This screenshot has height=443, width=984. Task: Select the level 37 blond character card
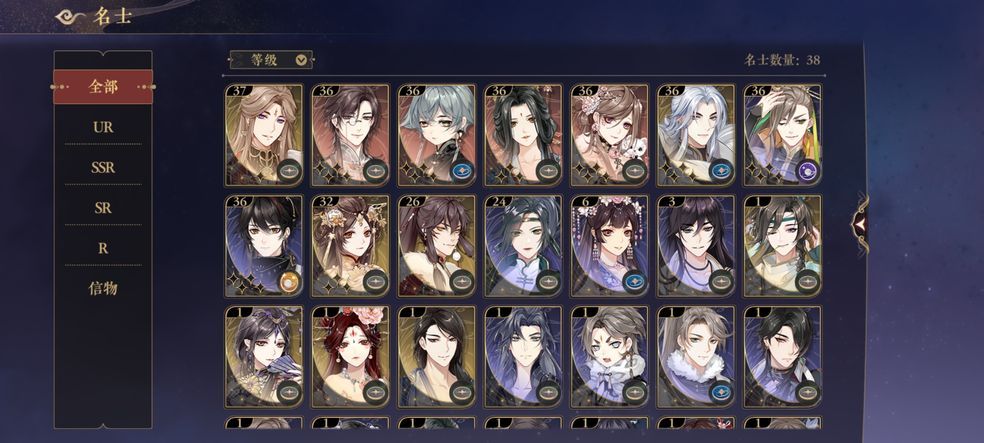coord(263,135)
